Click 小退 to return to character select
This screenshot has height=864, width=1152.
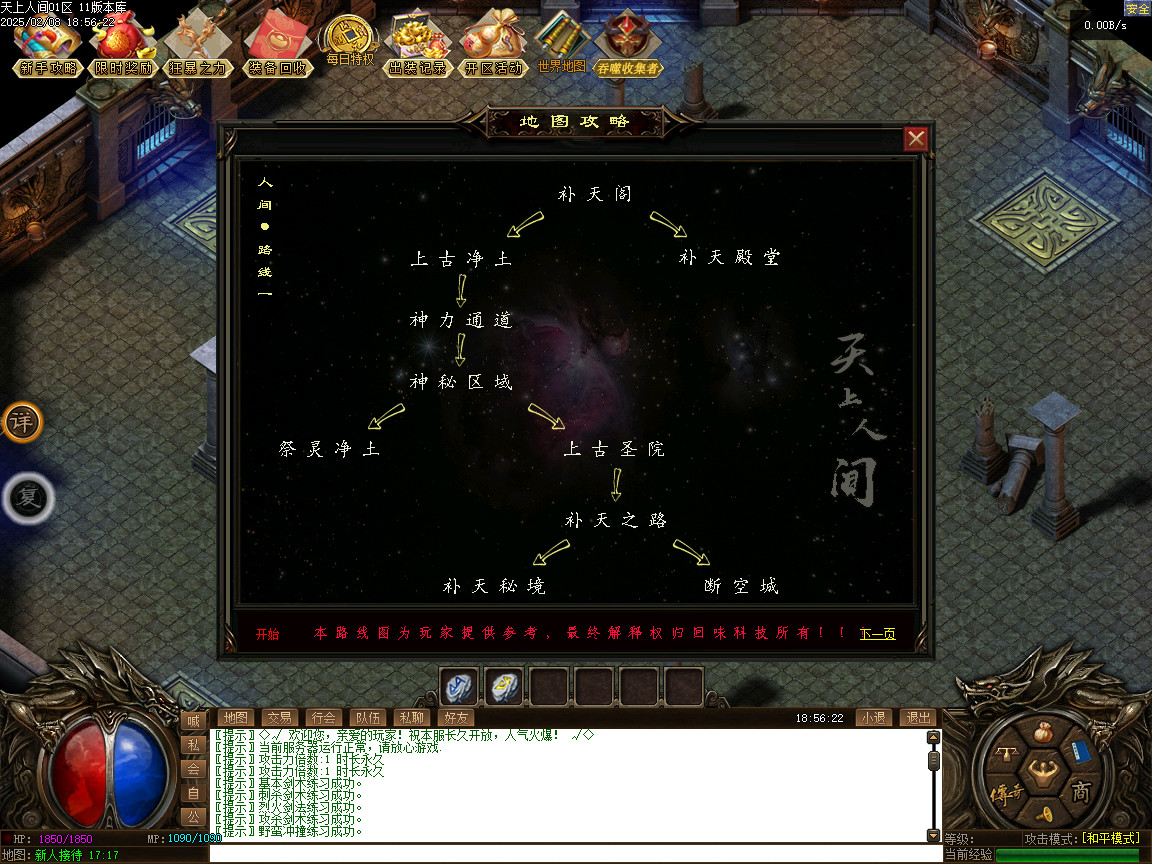pos(872,717)
